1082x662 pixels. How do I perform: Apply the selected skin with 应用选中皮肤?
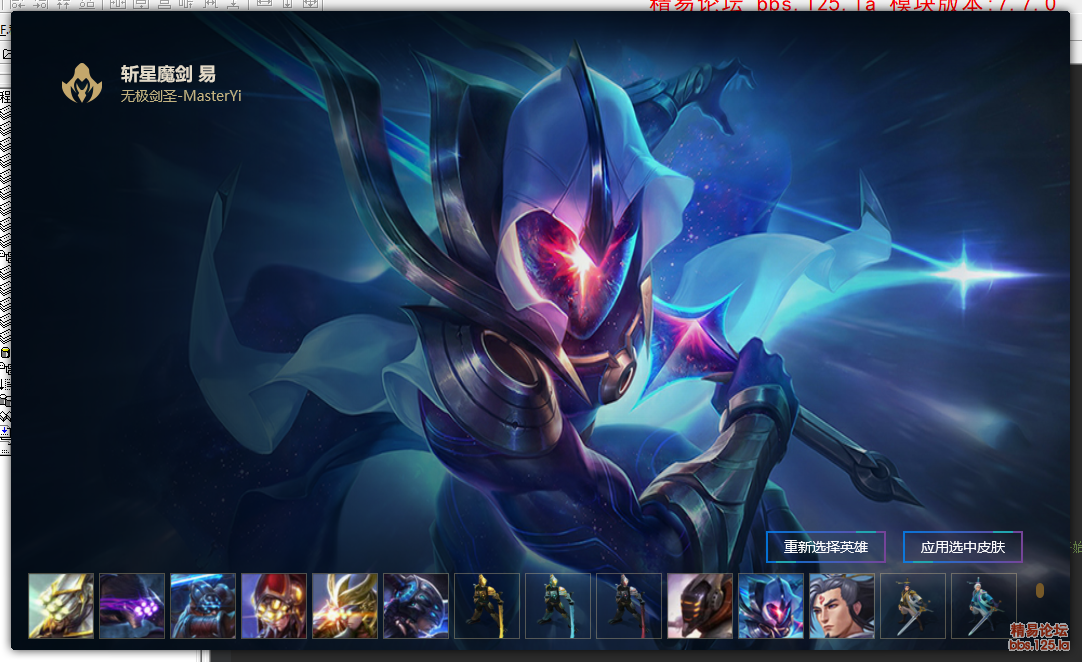click(x=962, y=547)
